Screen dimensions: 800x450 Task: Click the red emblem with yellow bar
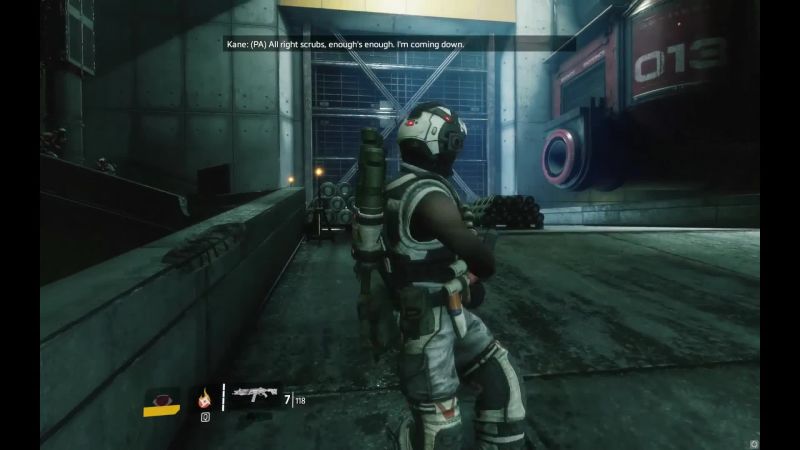click(x=161, y=400)
